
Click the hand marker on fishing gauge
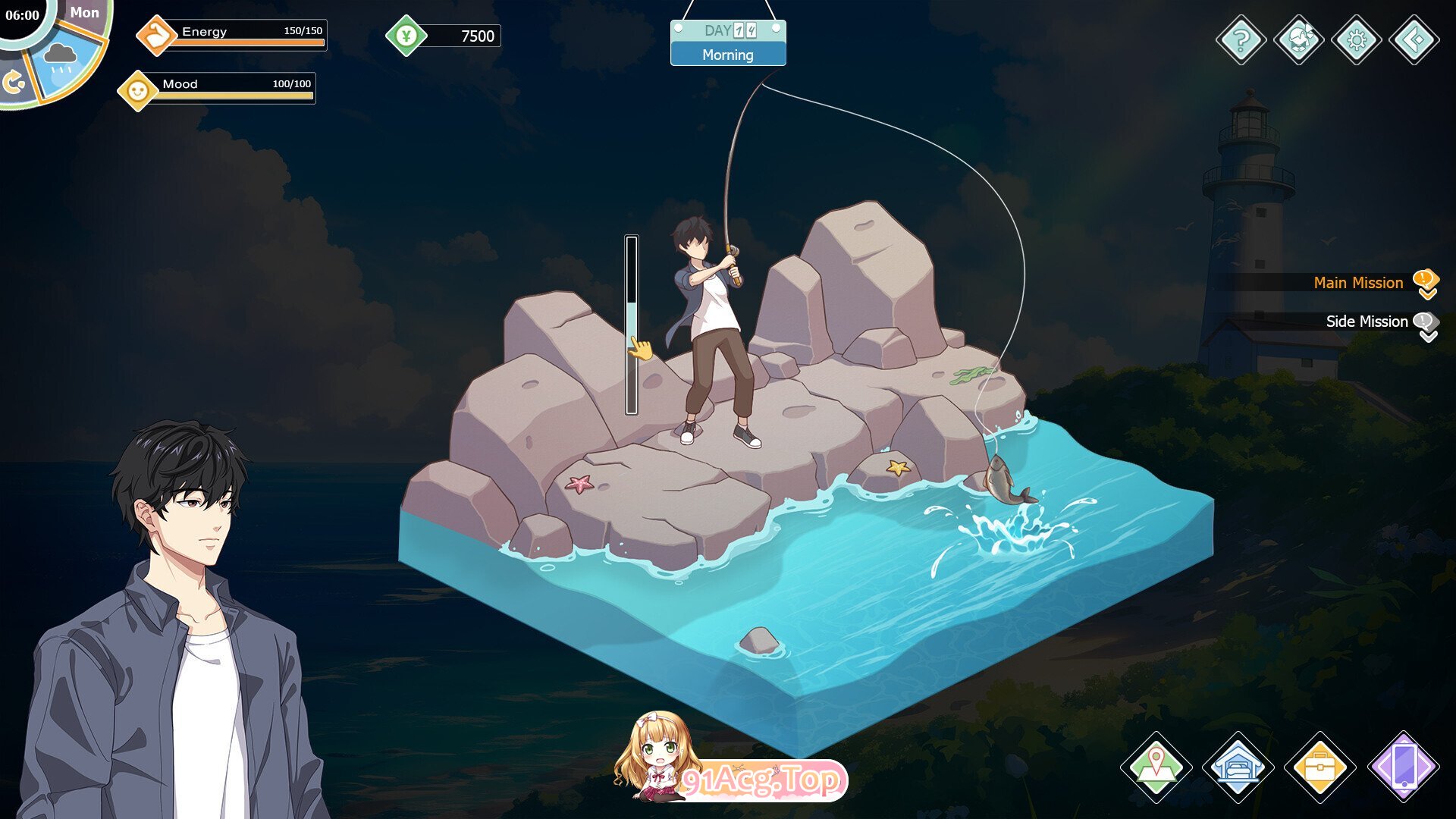pyautogui.click(x=641, y=349)
